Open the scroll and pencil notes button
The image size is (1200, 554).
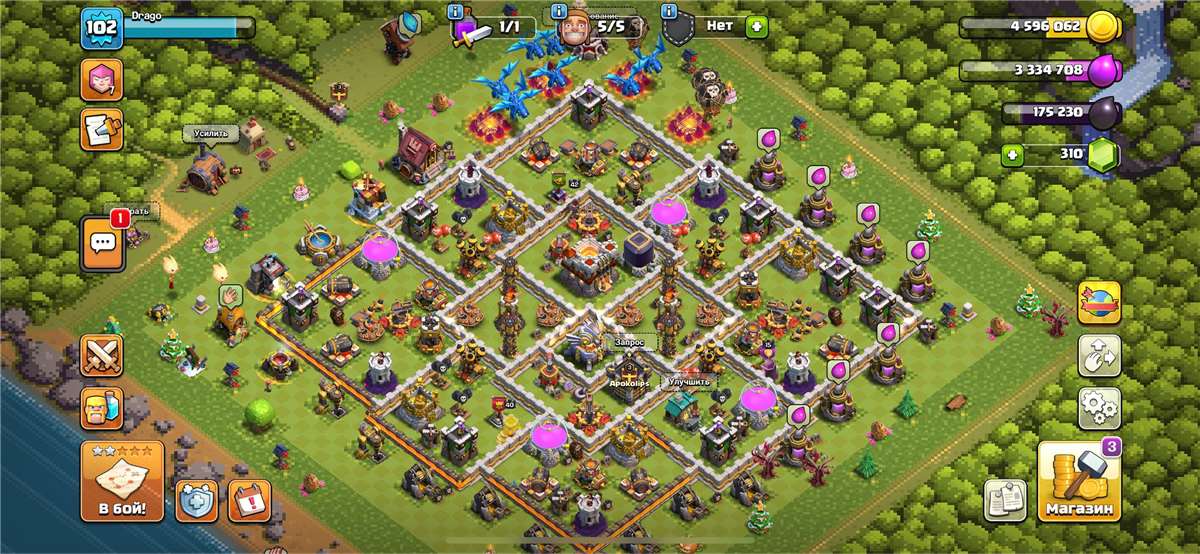tap(102, 129)
